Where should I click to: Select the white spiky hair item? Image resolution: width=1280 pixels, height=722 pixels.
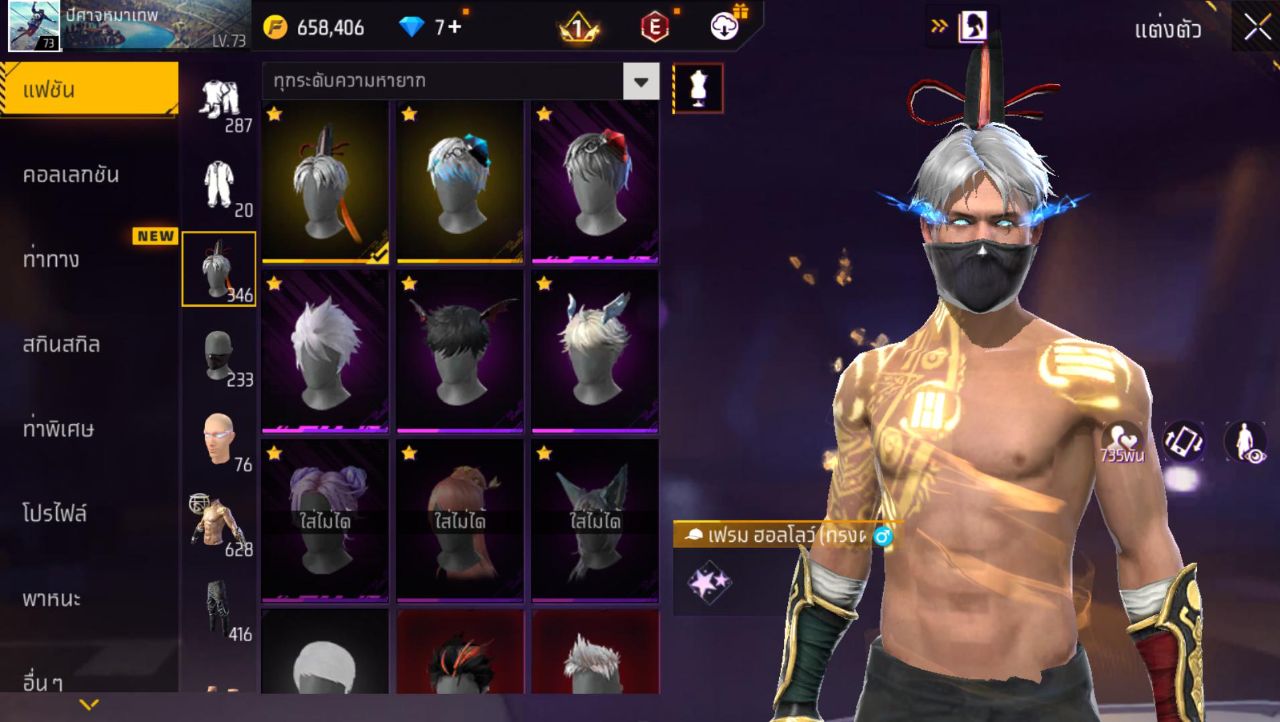coord(324,350)
